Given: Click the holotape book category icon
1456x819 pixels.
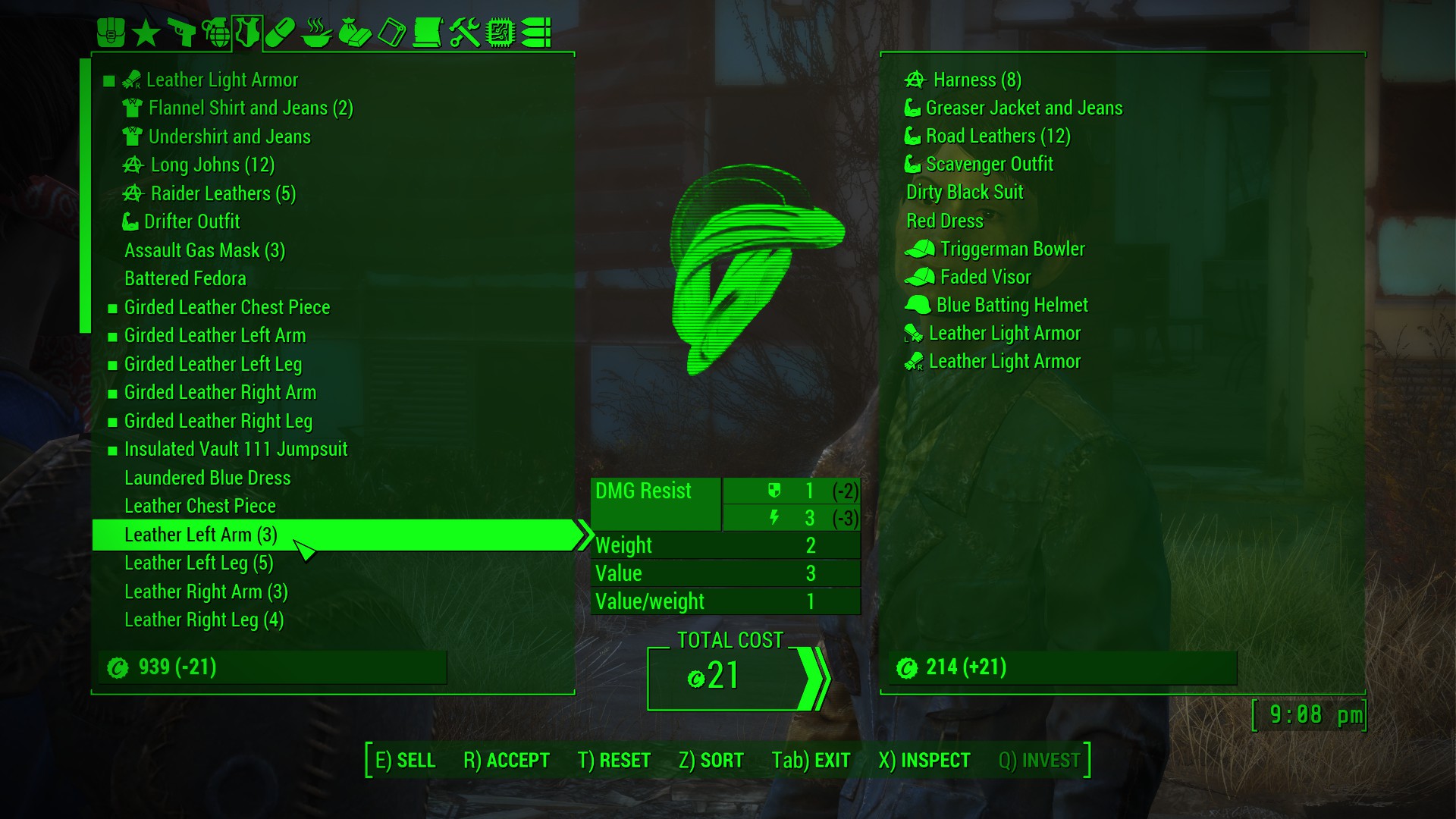Looking at the screenshot, I should pos(389,33).
